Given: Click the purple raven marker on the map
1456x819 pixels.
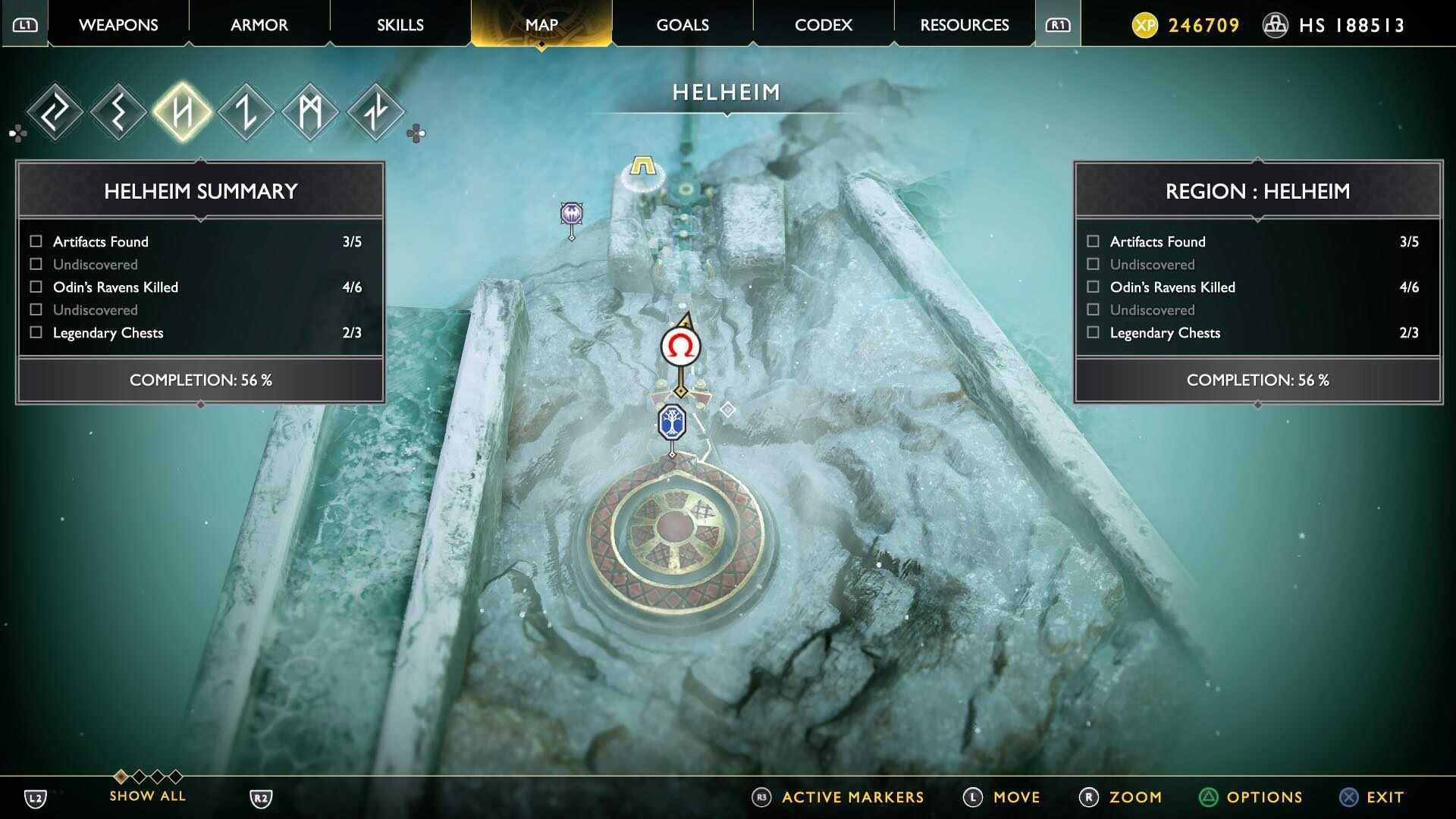Looking at the screenshot, I should pyautogui.click(x=570, y=214).
